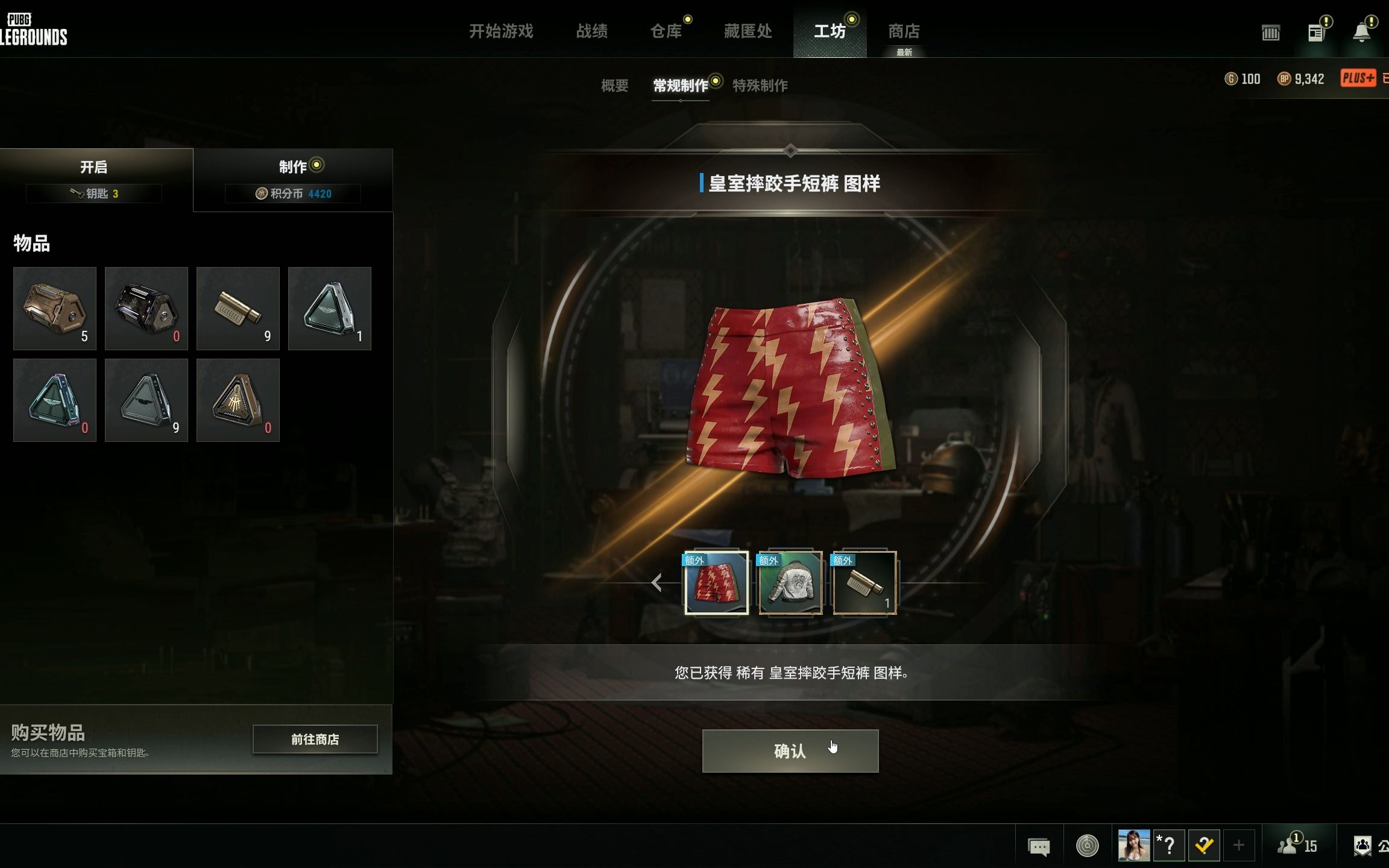The image size is (1389, 868).
Task: Select the silver triangular token with quantity 1
Action: [x=329, y=309]
